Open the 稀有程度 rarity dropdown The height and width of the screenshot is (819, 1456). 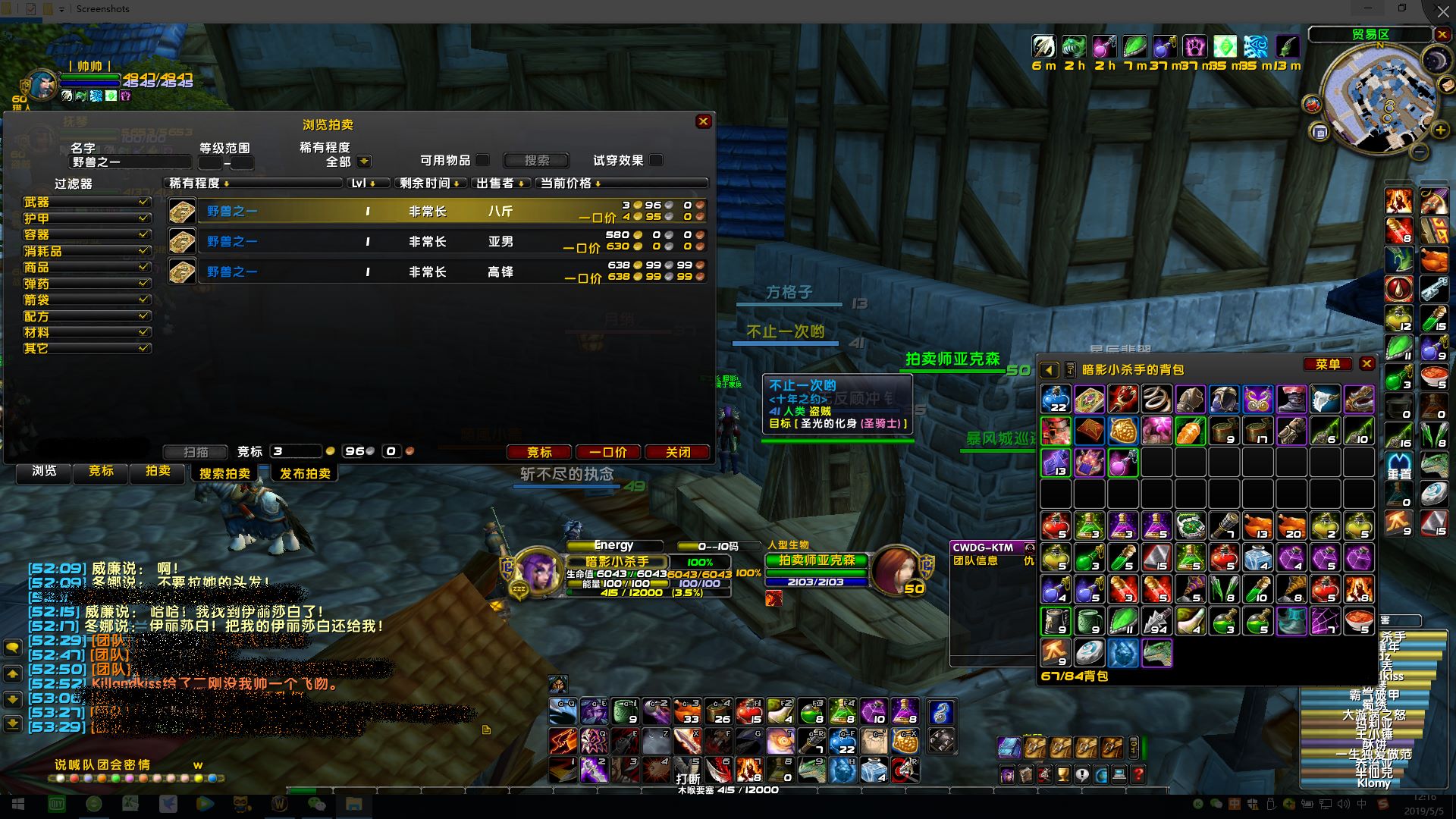click(364, 162)
